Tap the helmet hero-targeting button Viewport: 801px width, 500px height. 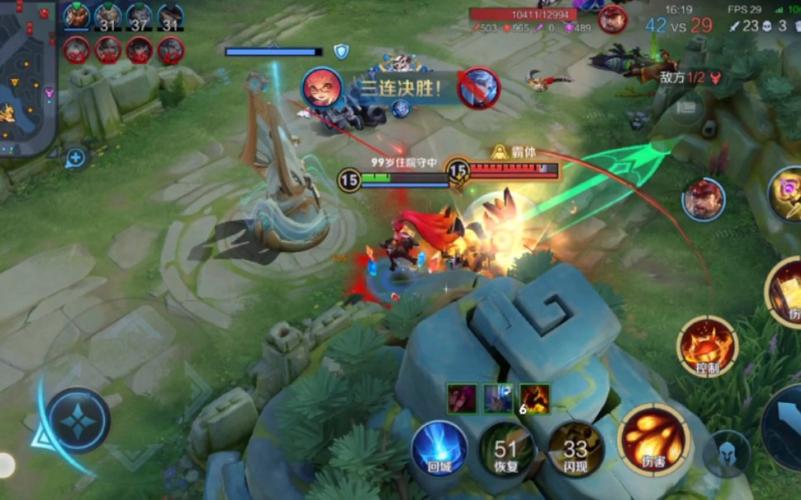tap(725, 454)
